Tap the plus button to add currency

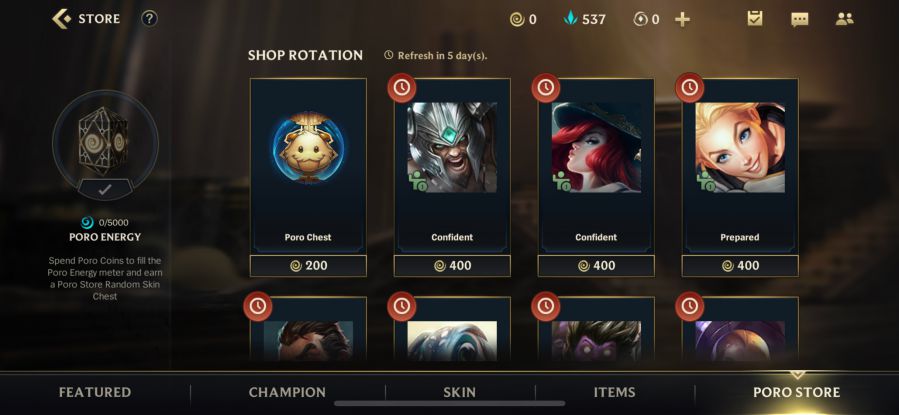tap(682, 19)
